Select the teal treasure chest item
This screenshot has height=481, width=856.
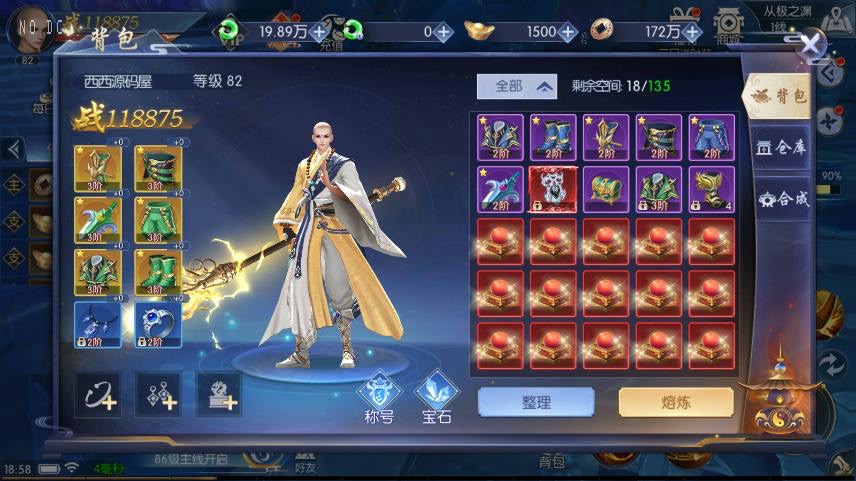coord(606,189)
